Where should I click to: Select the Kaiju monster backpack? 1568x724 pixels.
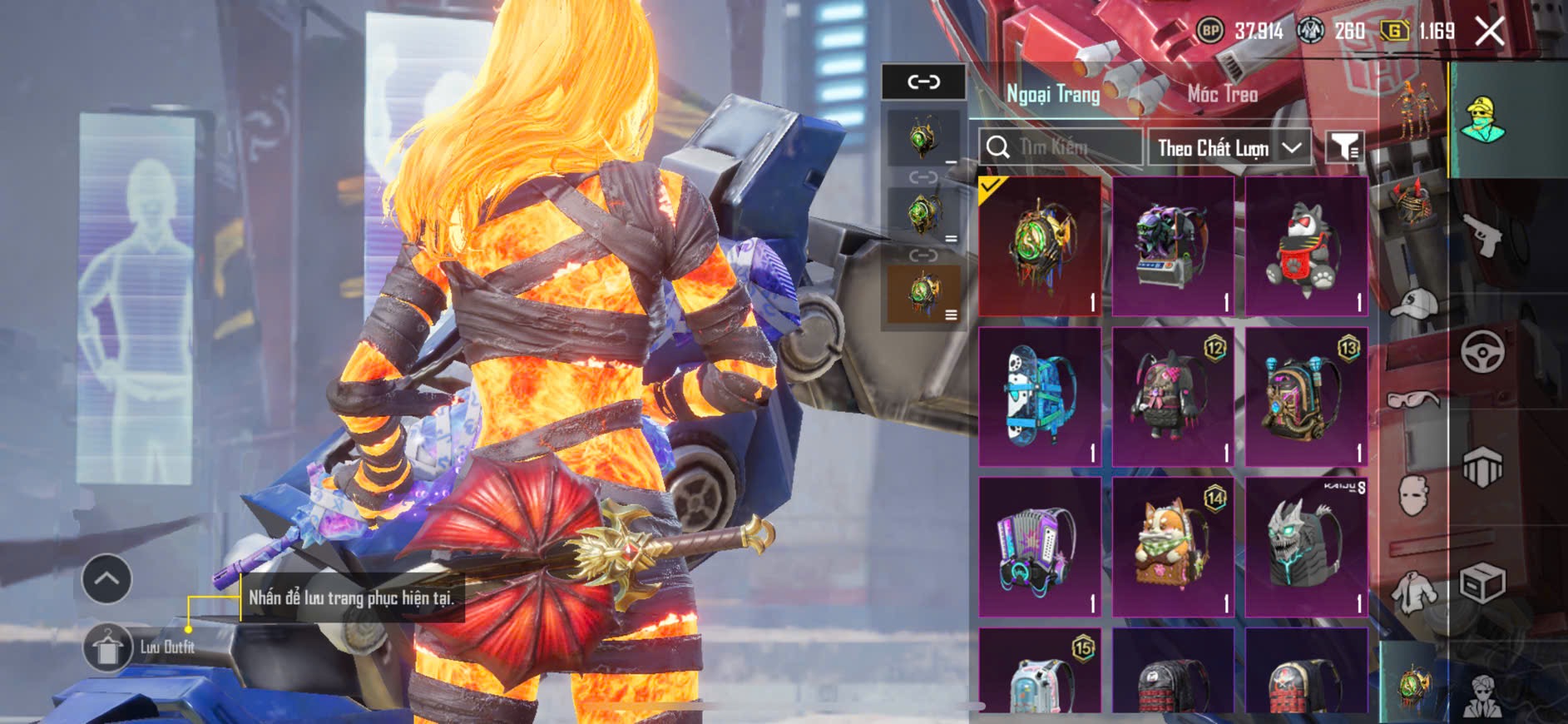[x=1306, y=547]
